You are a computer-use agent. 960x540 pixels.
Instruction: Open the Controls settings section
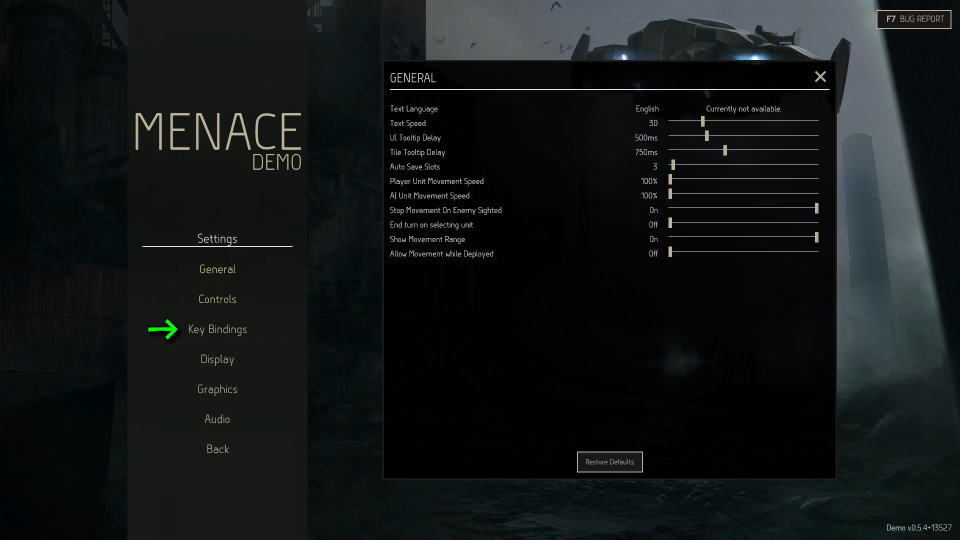(x=217, y=299)
